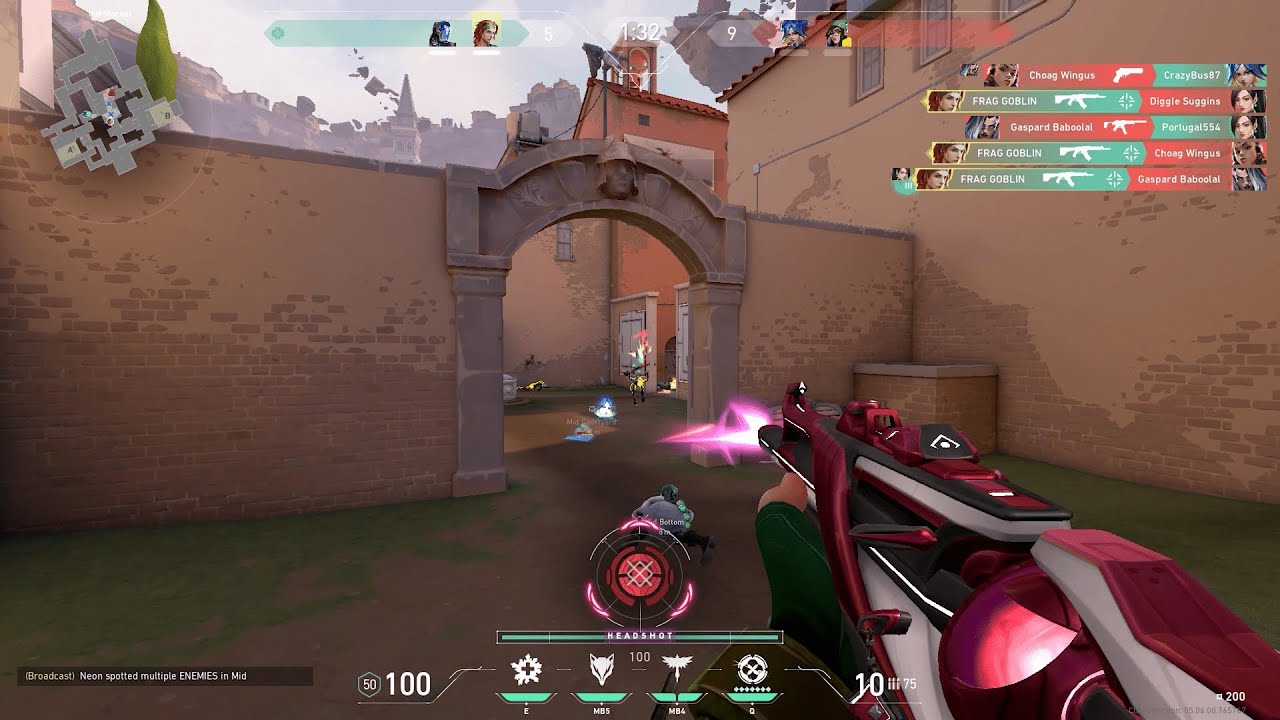Use the Guiding Light hawk ability

(674, 669)
